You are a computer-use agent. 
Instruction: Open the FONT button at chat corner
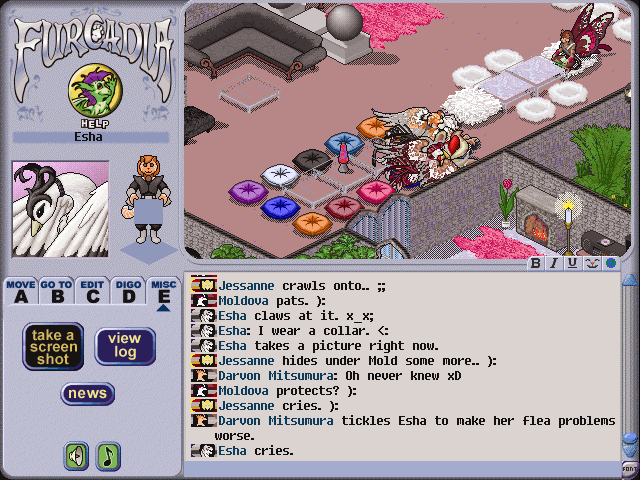point(629,468)
